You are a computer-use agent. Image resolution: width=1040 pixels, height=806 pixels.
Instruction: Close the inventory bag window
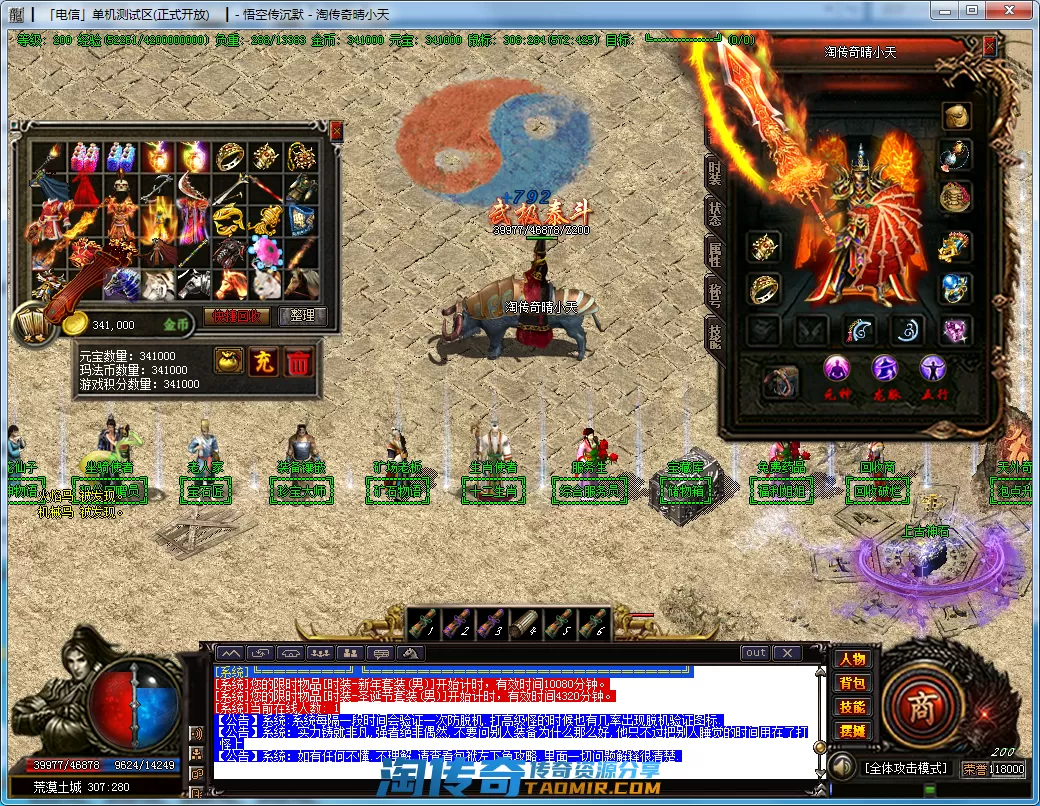pos(336,130)
